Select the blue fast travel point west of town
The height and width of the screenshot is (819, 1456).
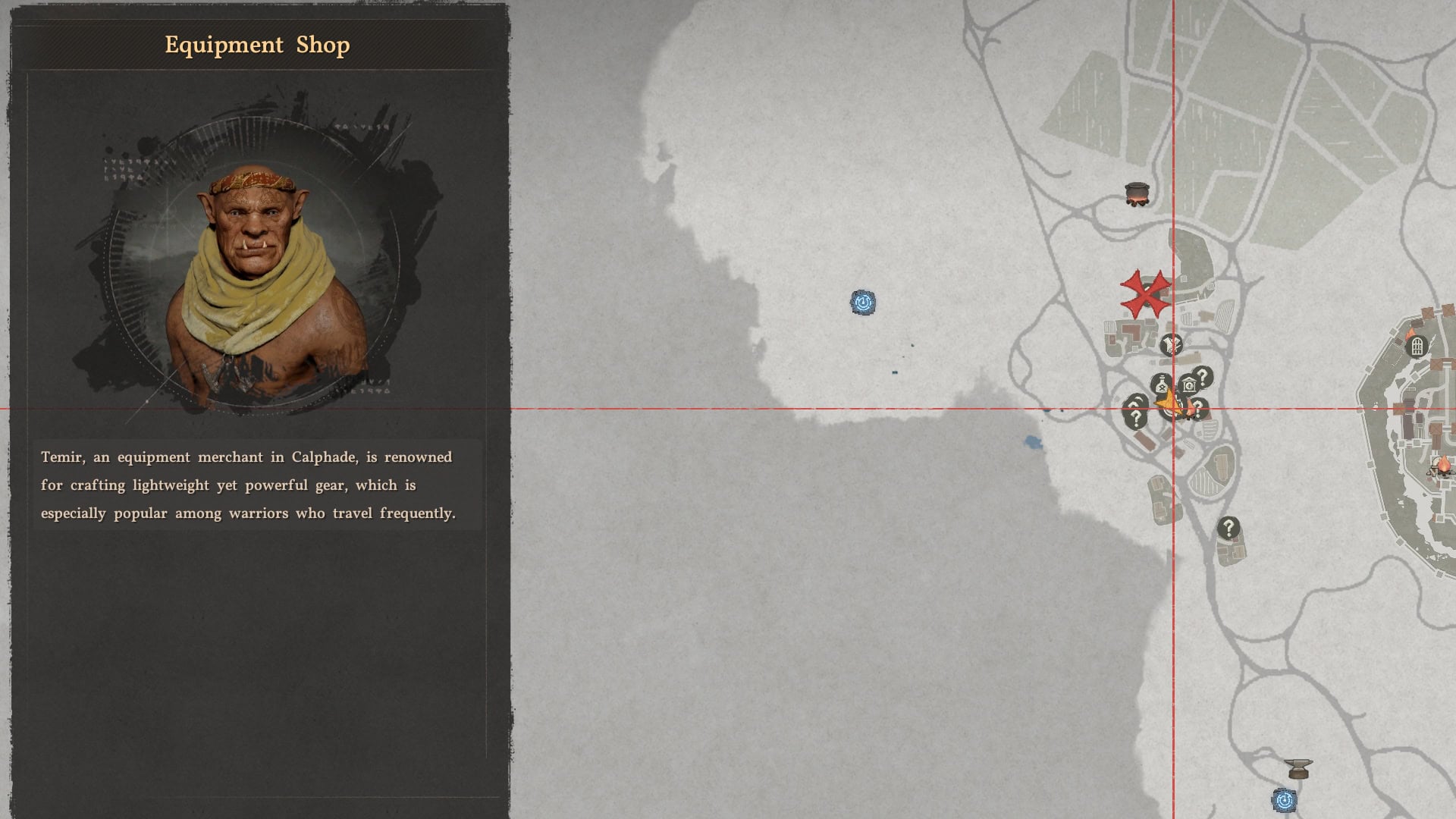pos(862,301)
